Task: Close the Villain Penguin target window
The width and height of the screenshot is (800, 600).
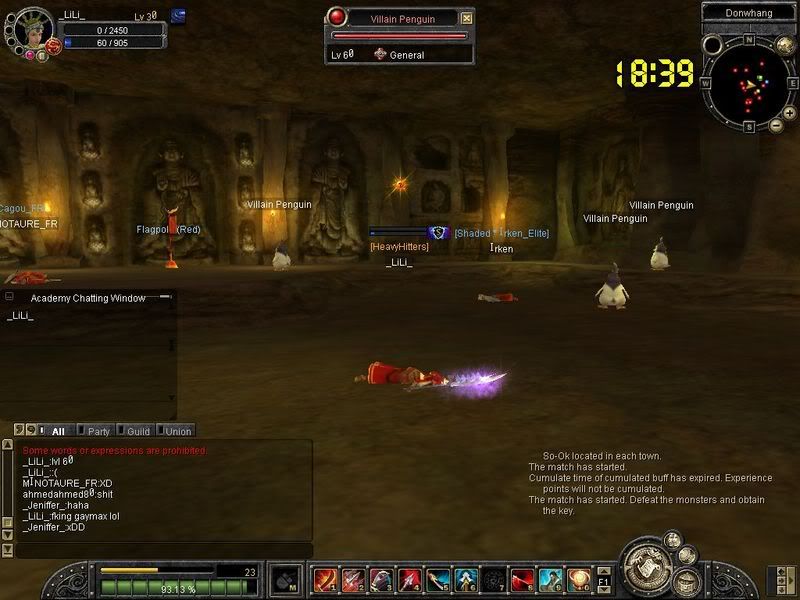Action: point(467,18)
